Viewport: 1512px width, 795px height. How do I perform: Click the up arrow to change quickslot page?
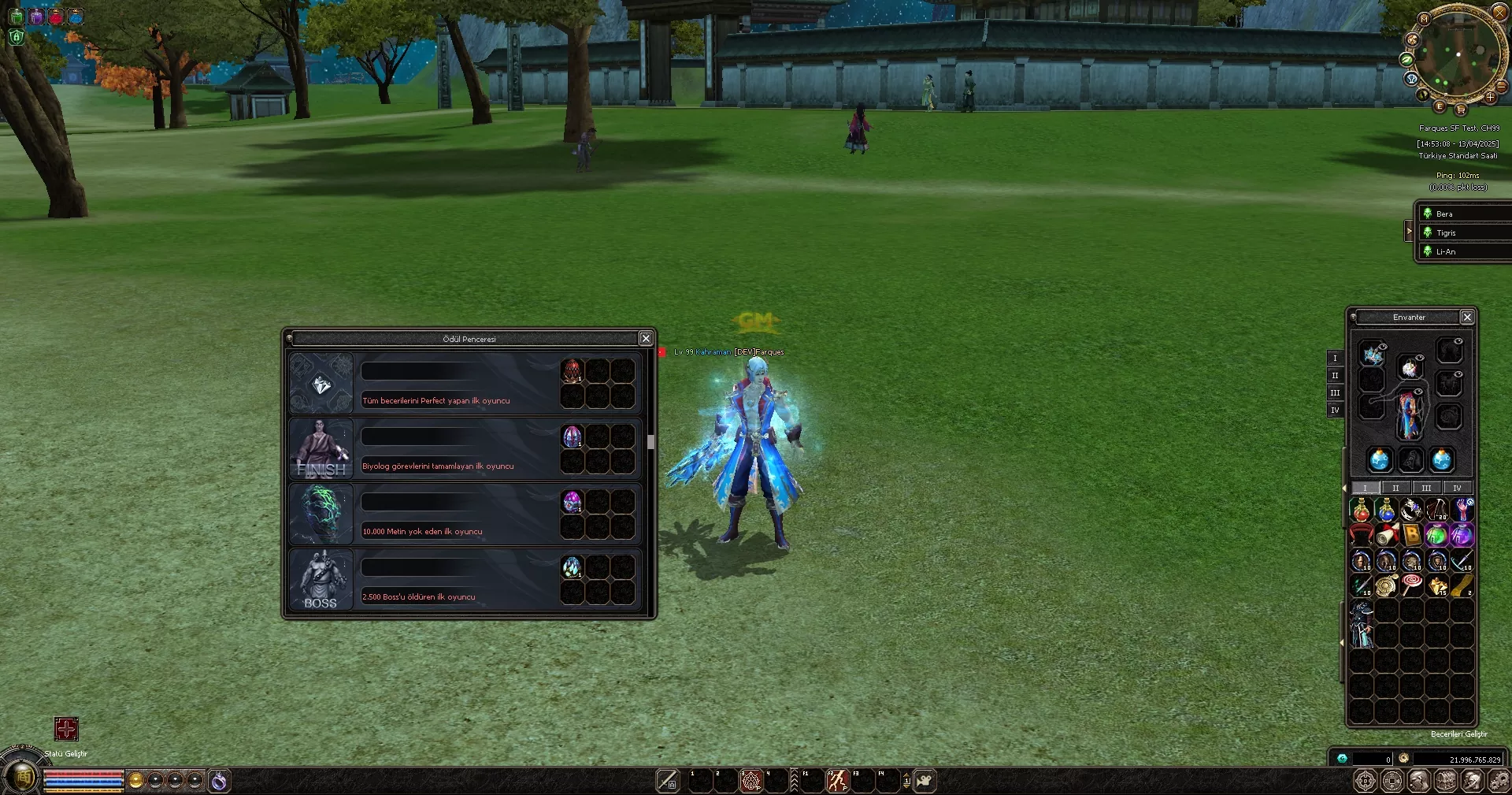tap(906, 775)
